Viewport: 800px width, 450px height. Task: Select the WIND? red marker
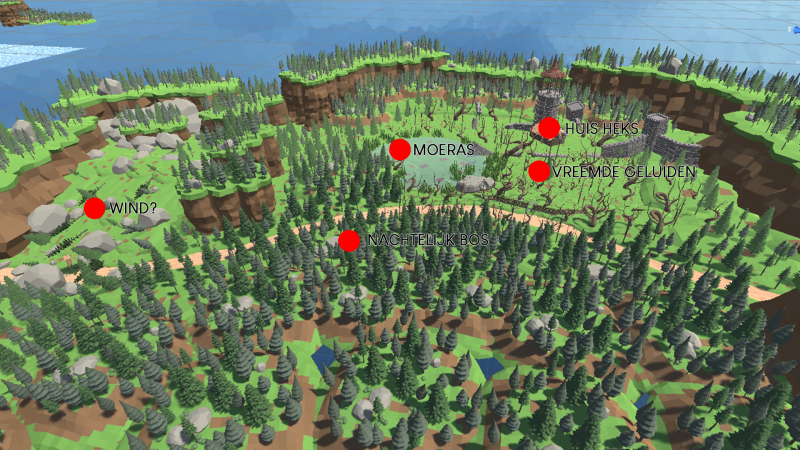pyautogui.click(x=94, y=208)
